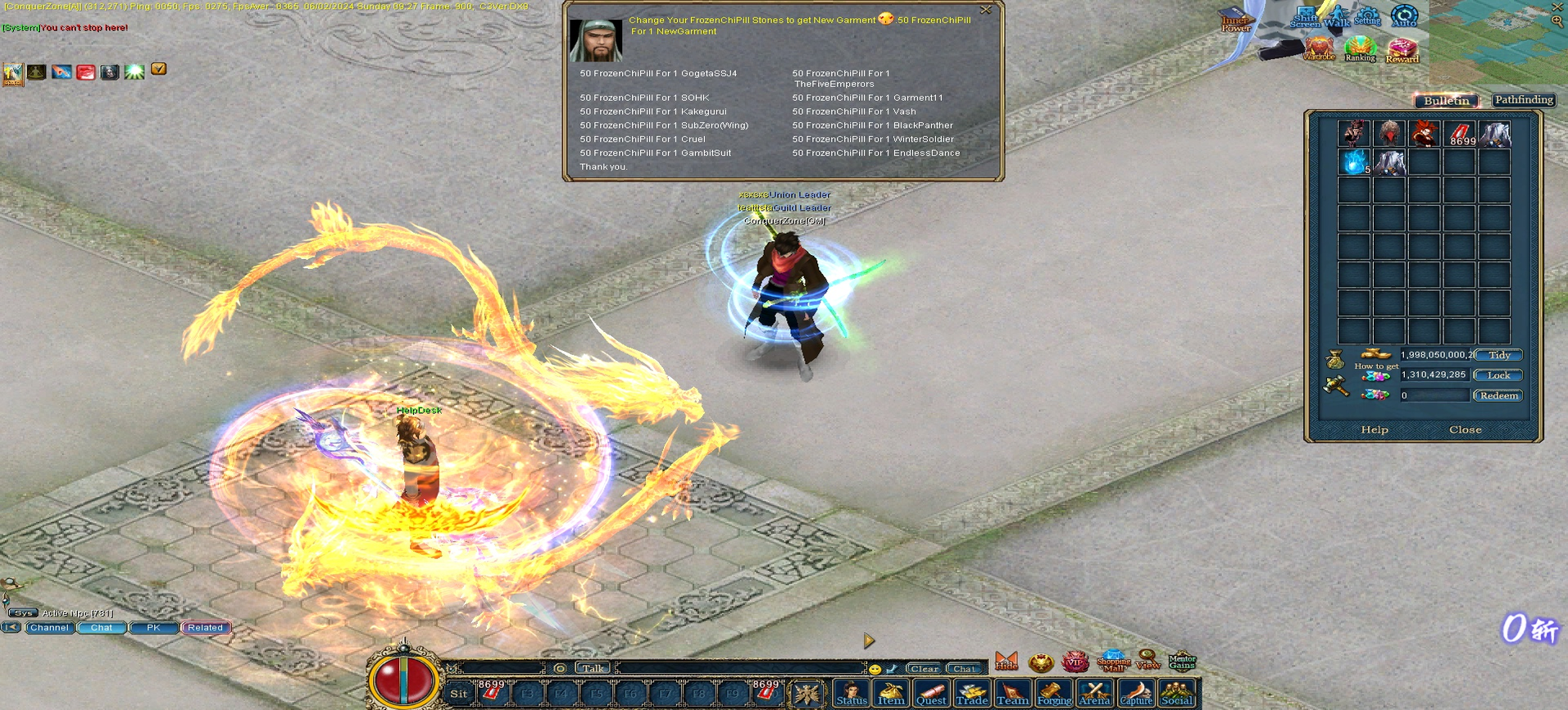
Task: Open the Pathfinding panel
Action: click(1524, 100)
